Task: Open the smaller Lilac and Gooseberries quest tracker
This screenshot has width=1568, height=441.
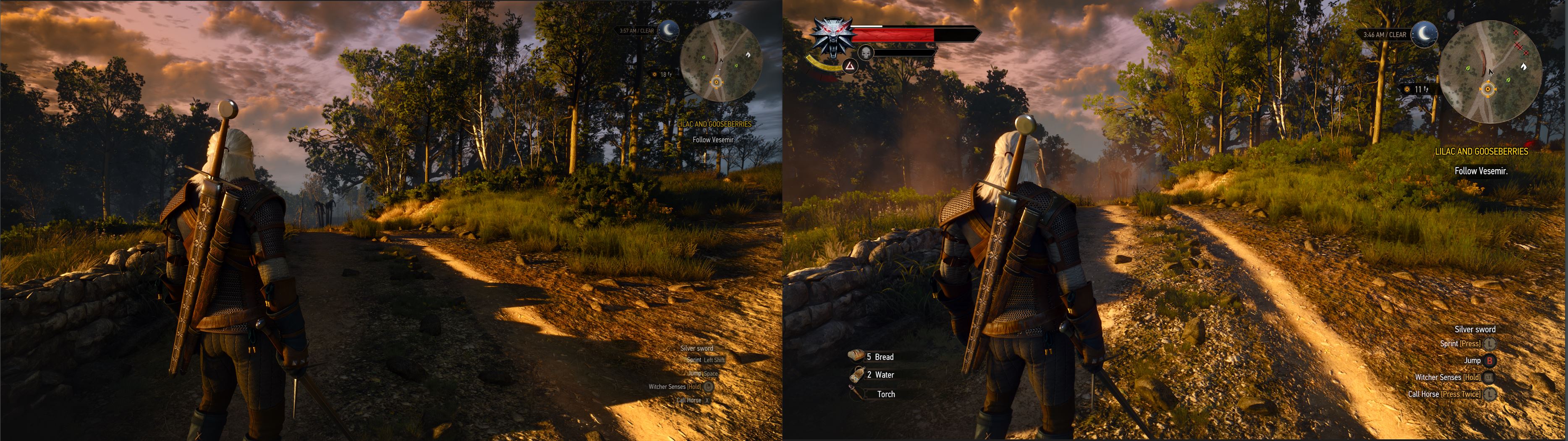Action: (714, 124)
